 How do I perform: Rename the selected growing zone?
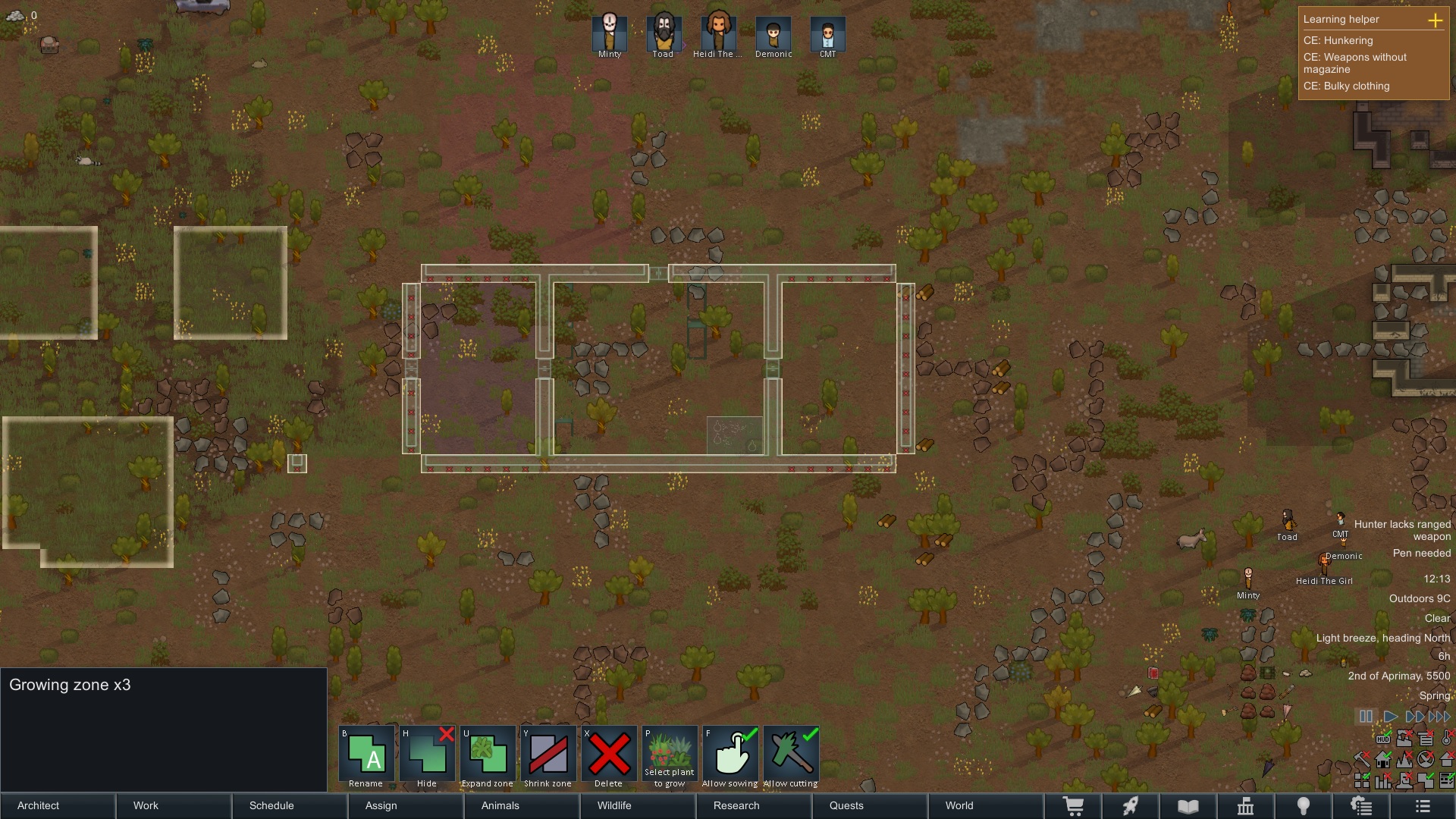(366, 757)
